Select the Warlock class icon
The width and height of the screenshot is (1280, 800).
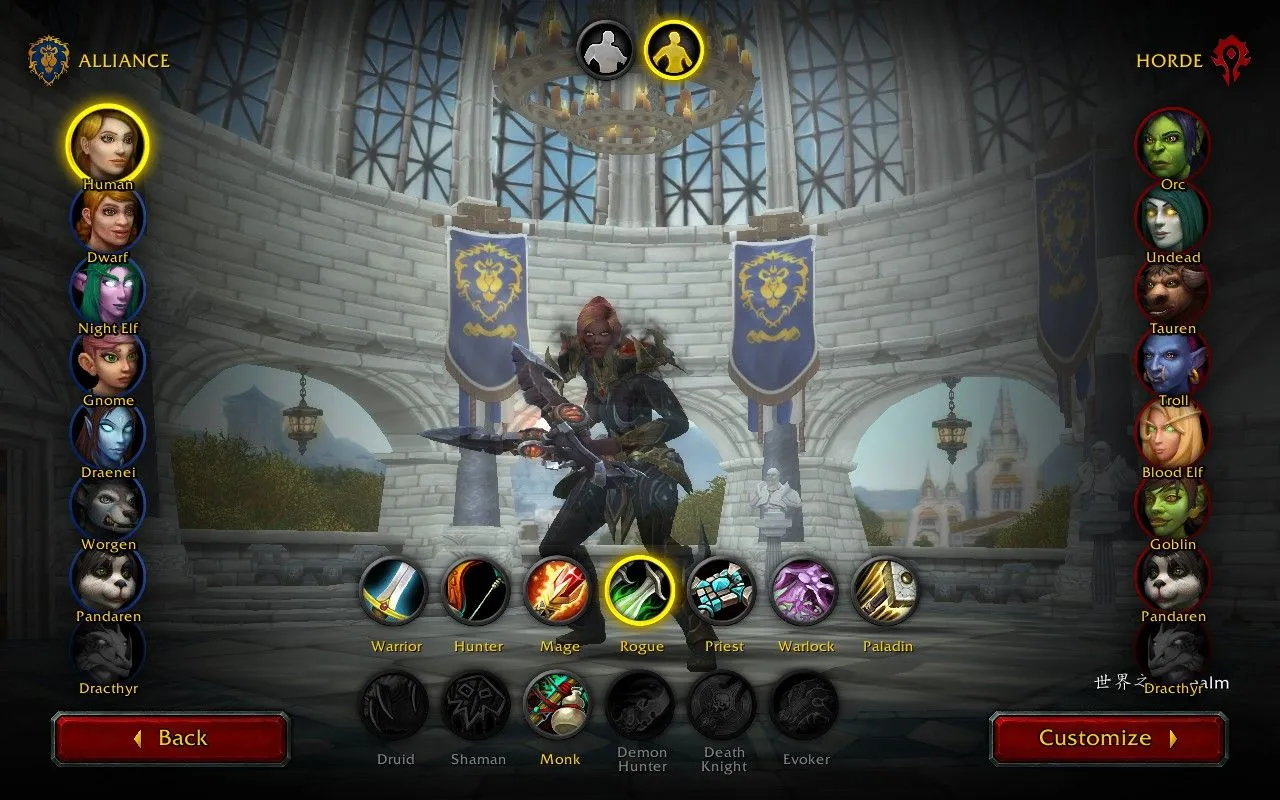pos(804,591)
